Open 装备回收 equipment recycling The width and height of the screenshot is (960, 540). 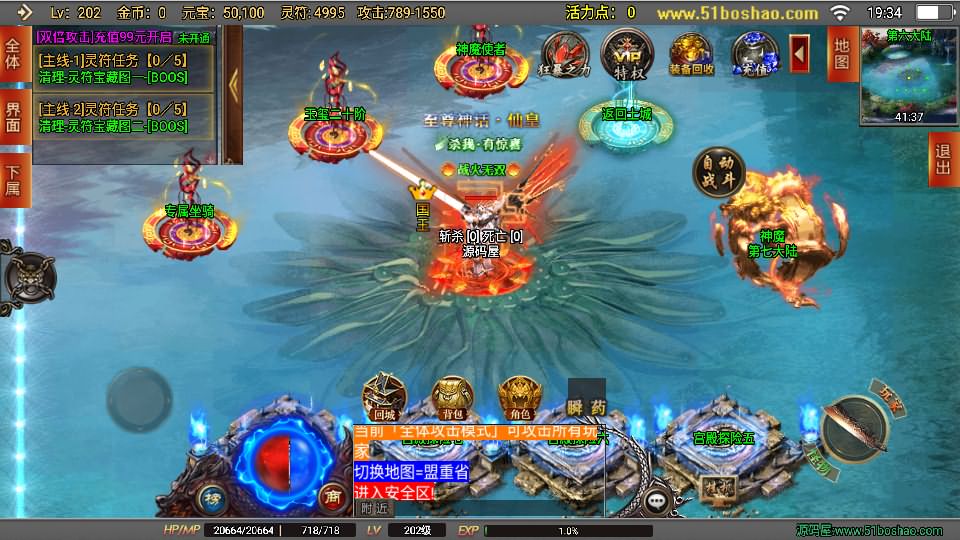[691, 55]
